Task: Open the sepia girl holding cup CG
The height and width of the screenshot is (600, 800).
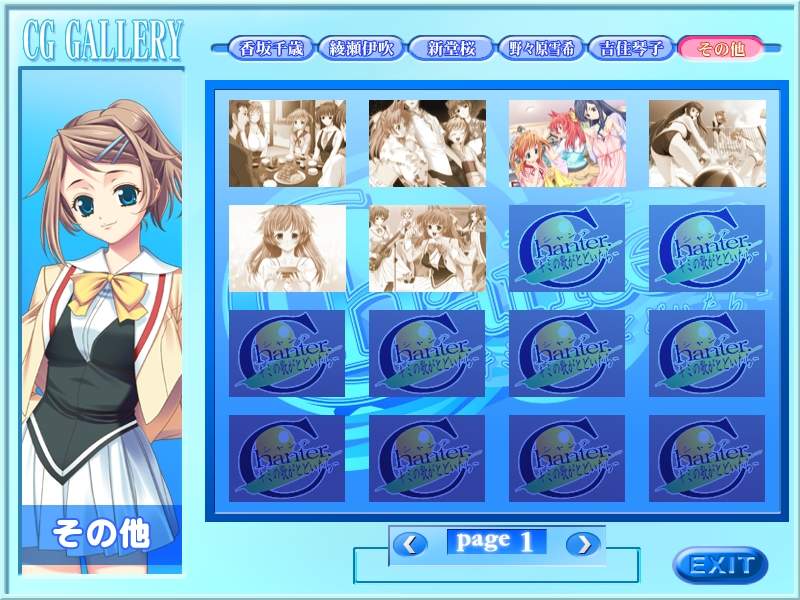Action: 287,249
